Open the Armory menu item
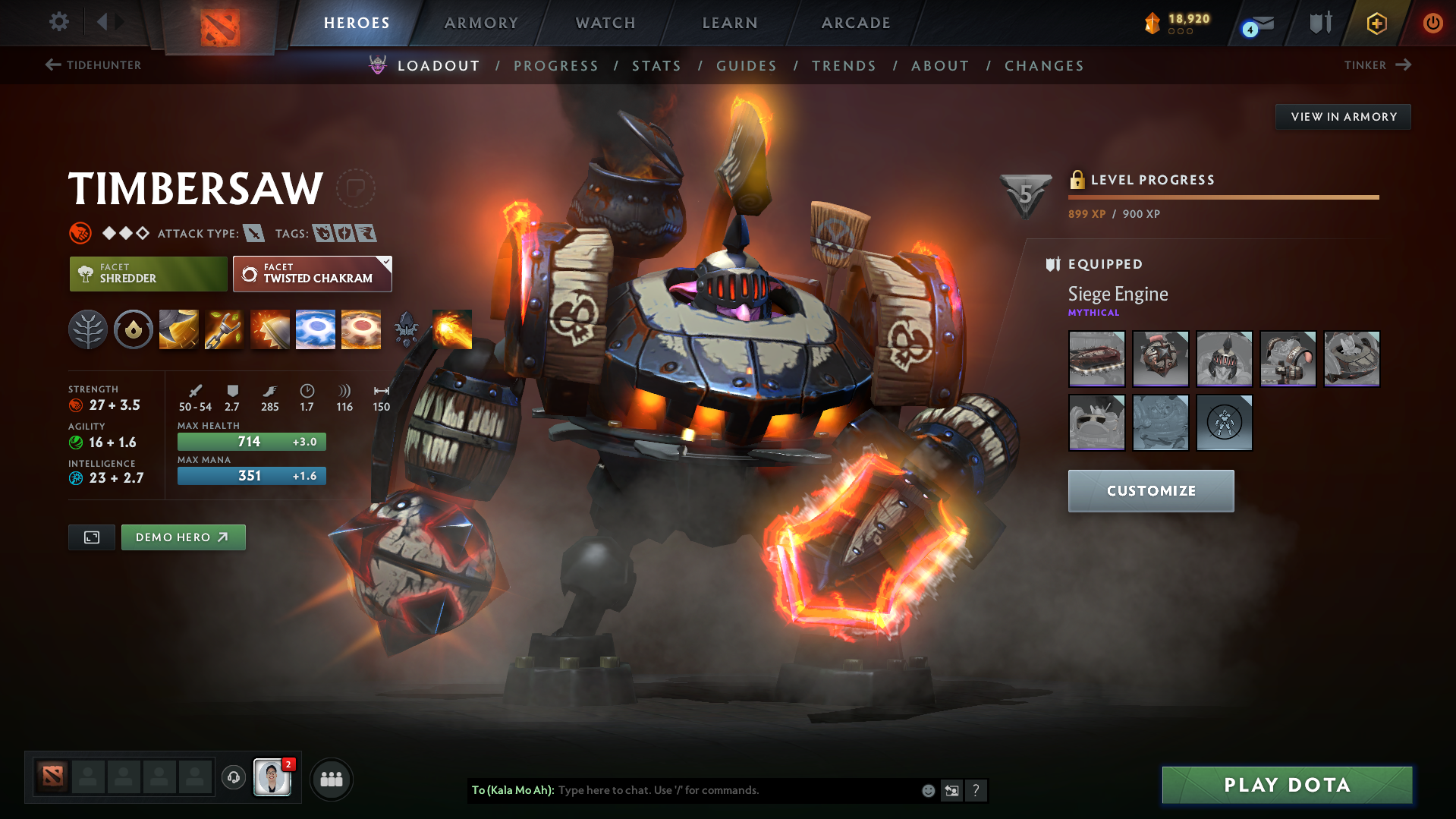This screenshot has height=819, width=1456. [x=481, y=23]
